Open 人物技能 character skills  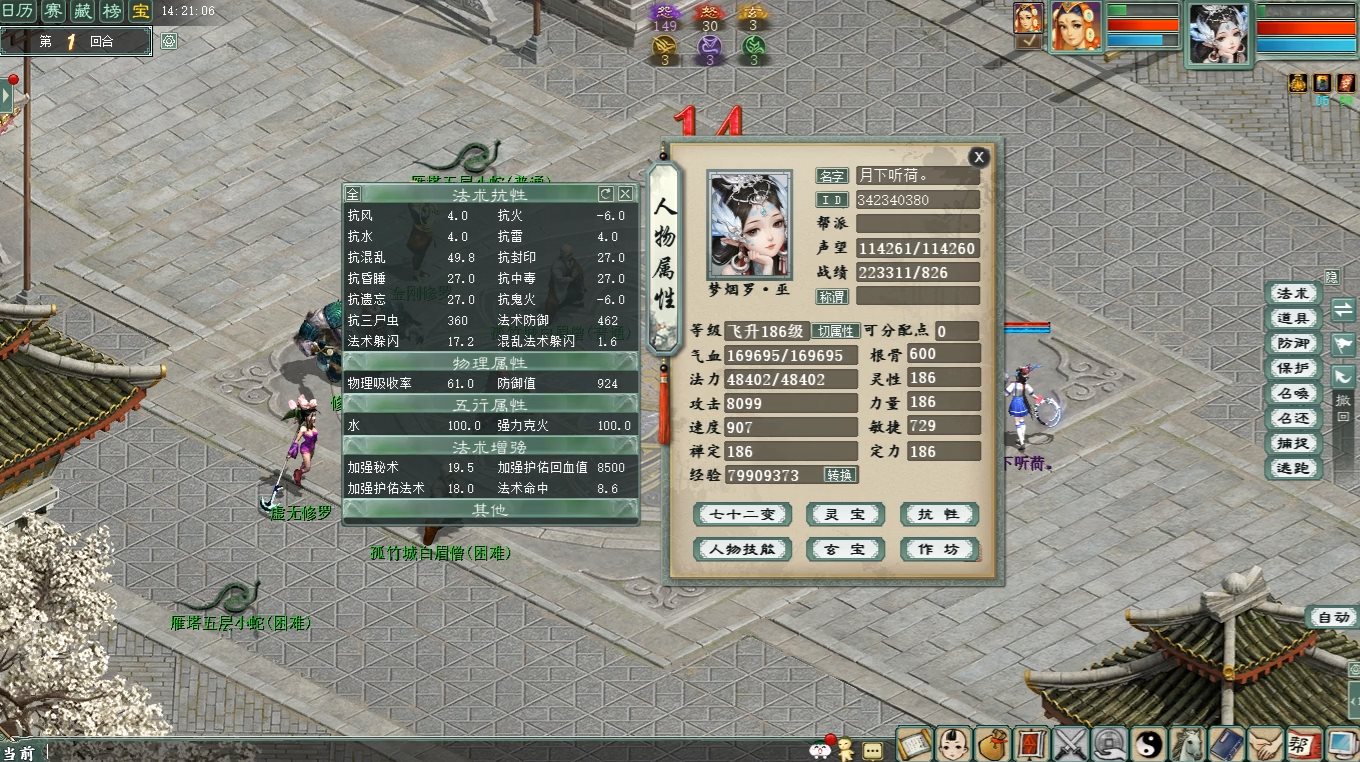(742, 550)
